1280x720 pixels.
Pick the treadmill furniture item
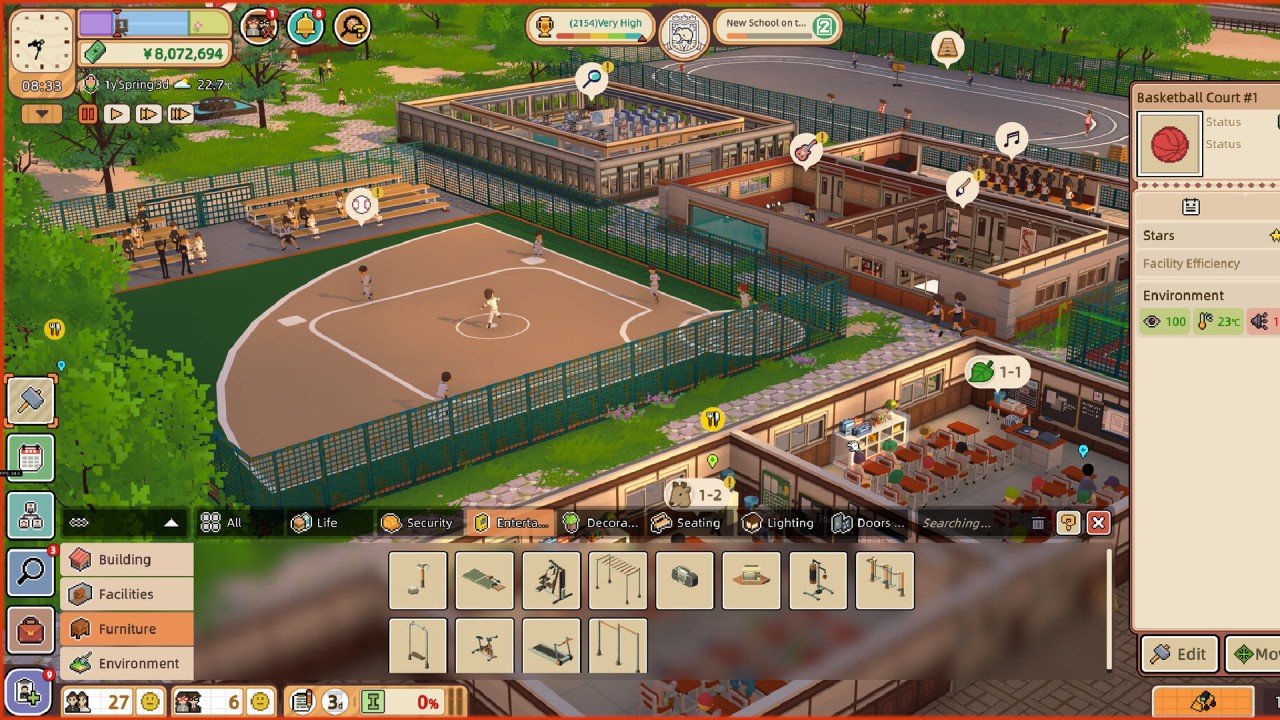click(x=551, y=646)
